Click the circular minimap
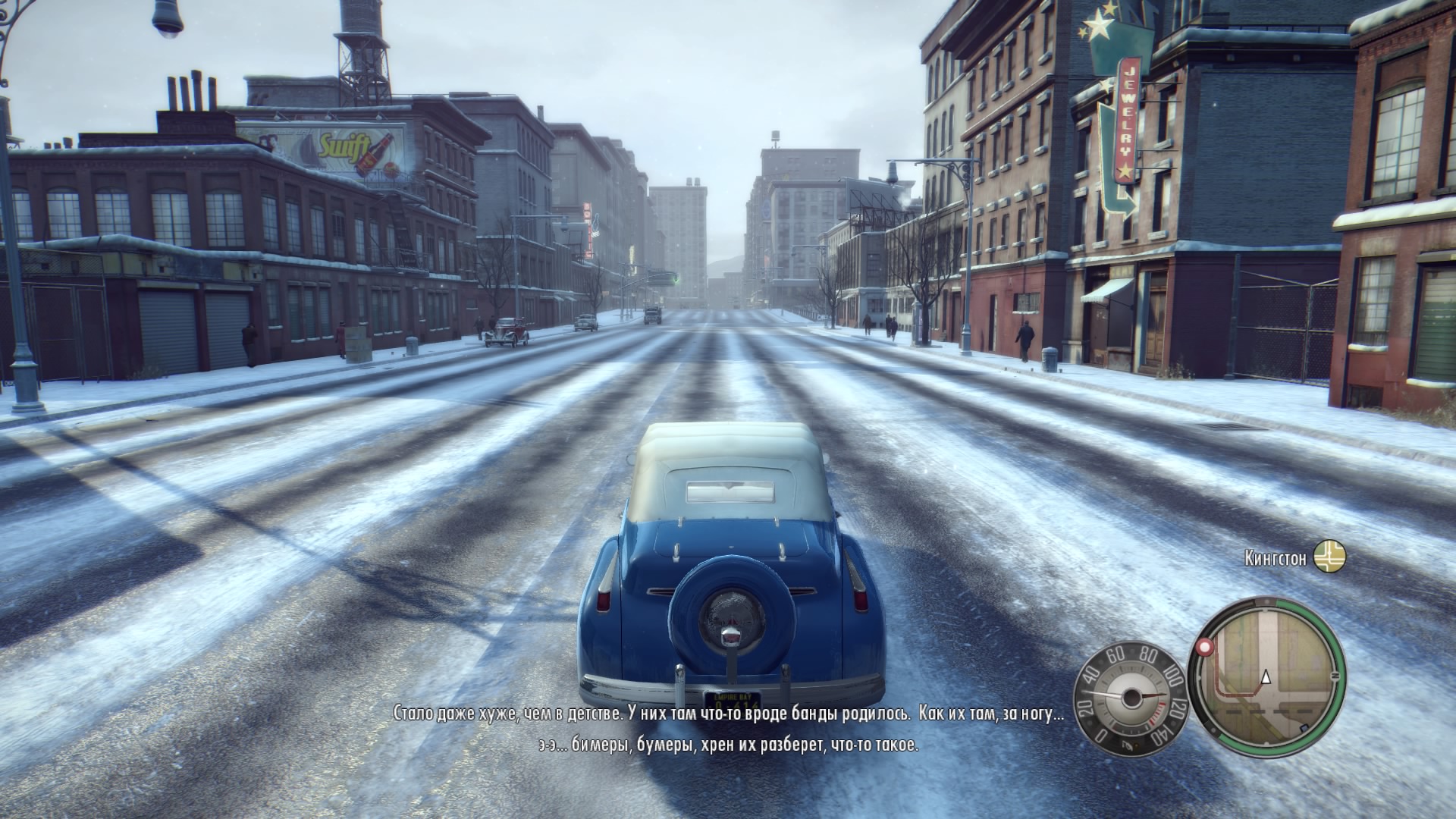1456x819 pixels. 1266,671
